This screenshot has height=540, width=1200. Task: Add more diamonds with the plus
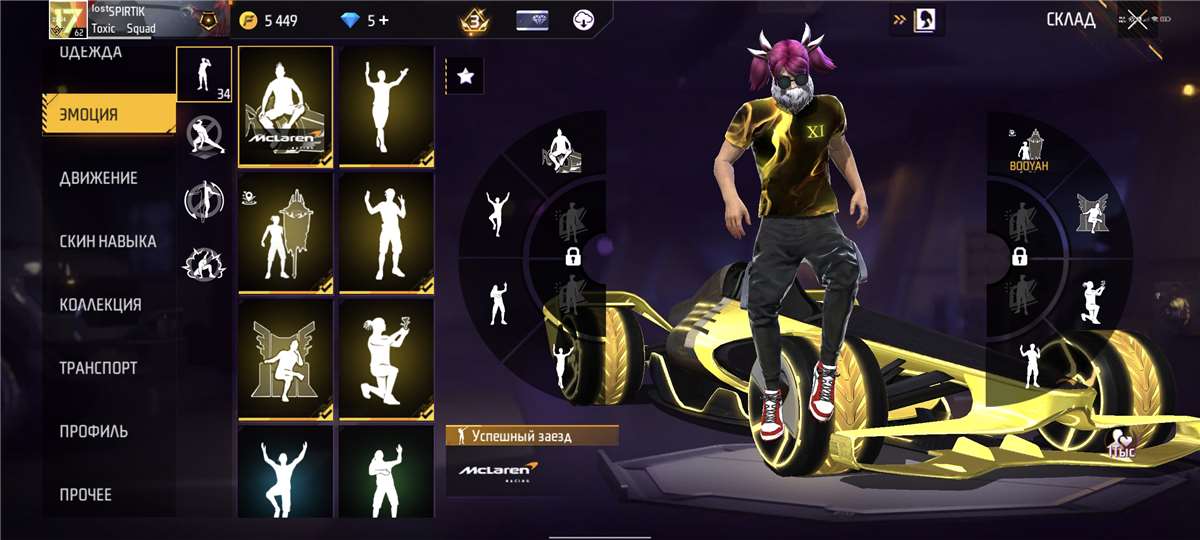coord(385,20)
